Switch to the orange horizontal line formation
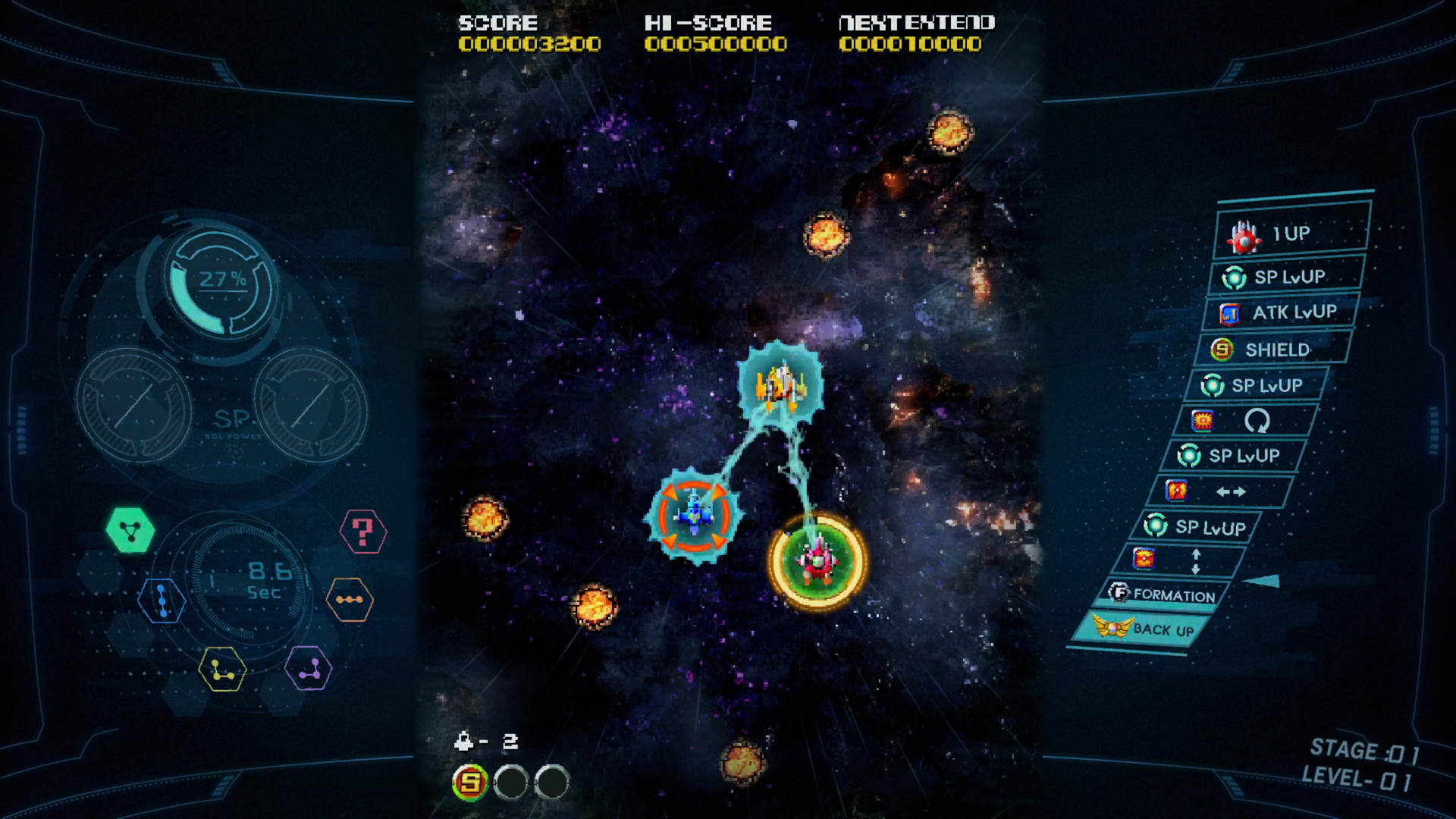This screenshot has width=1456, height=819. [x=350, y=600]
